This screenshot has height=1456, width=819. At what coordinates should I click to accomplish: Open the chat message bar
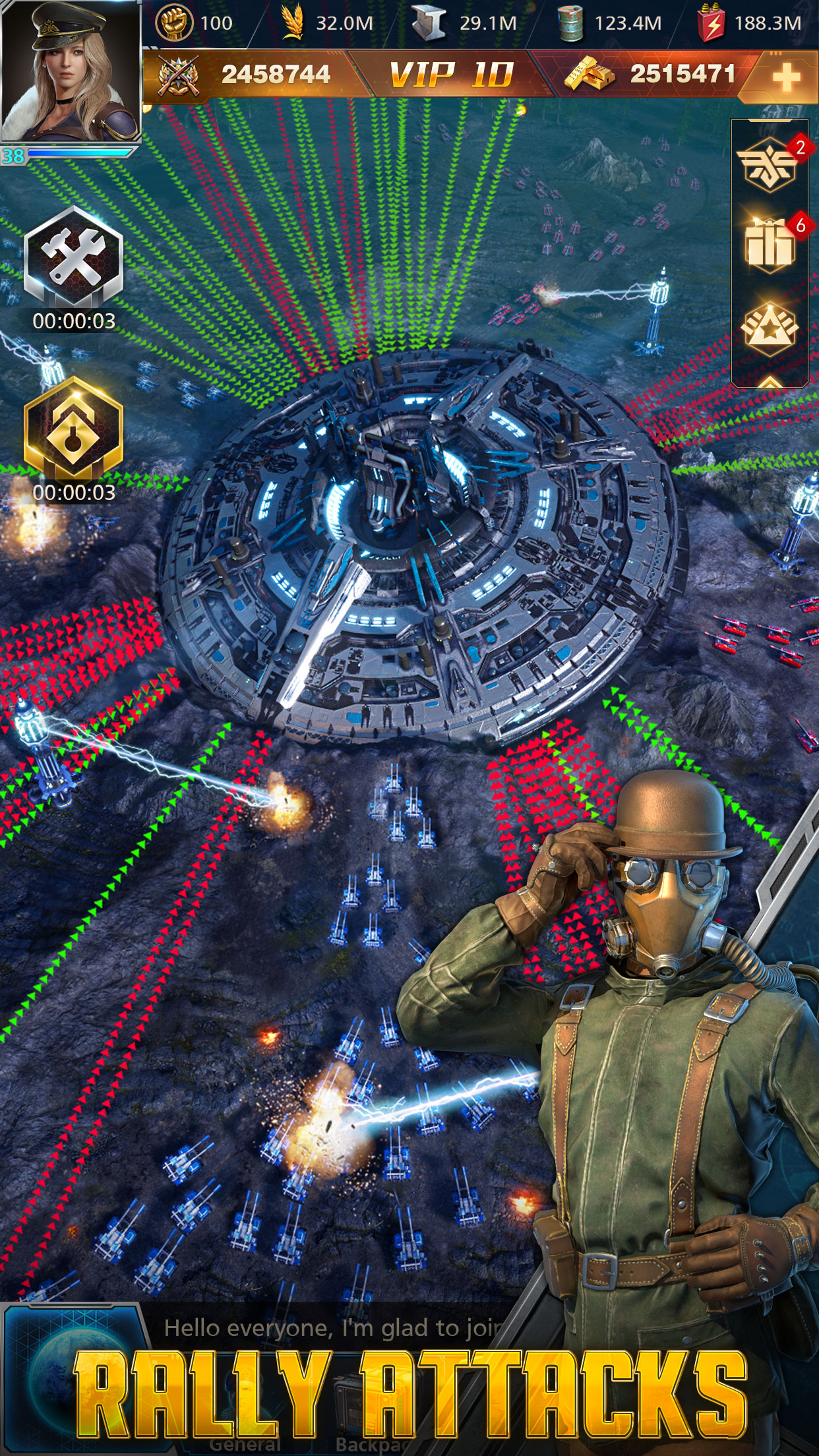pos(330,1327)
